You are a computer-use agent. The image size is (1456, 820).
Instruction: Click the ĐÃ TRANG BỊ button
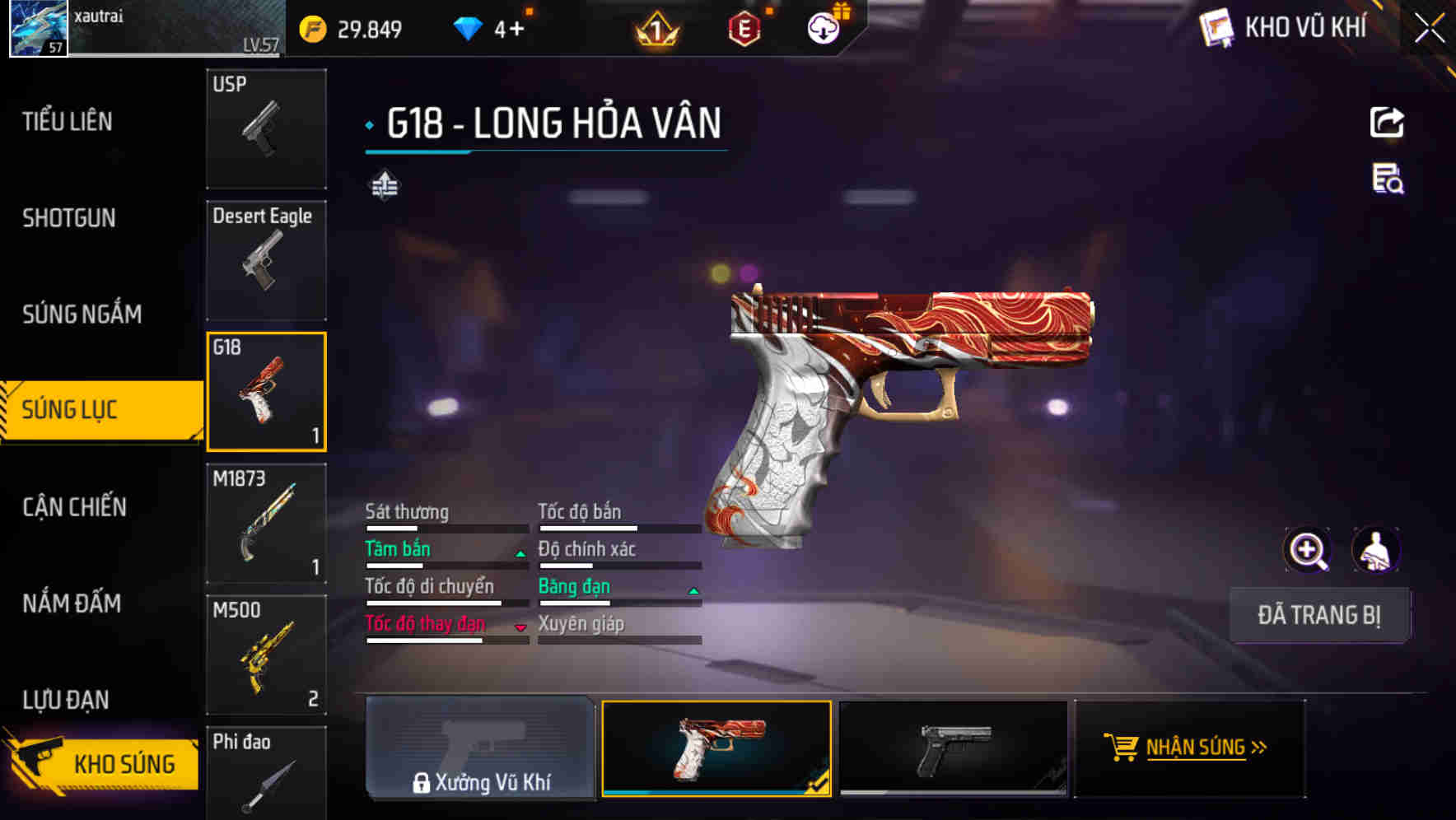[x=1319, y=615]
